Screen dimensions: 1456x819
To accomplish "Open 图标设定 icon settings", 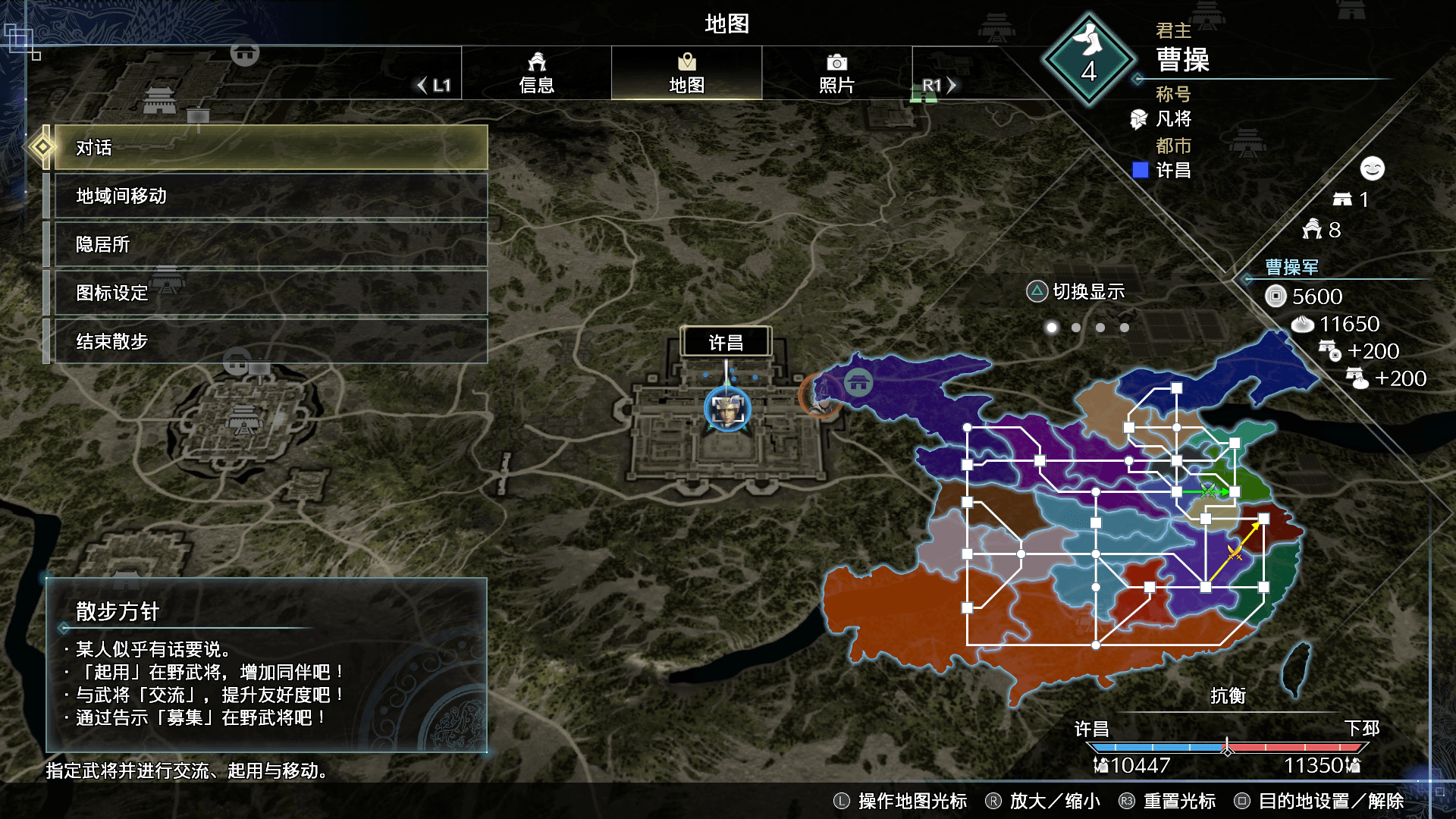I will 271,293.
